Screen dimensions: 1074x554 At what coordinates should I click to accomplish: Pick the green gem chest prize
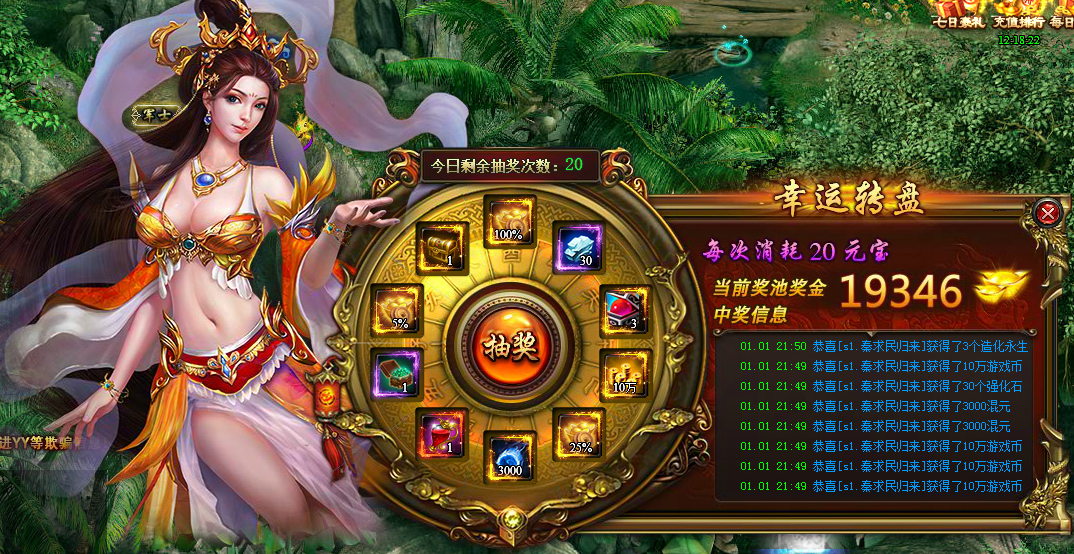[x=395, y=374]
